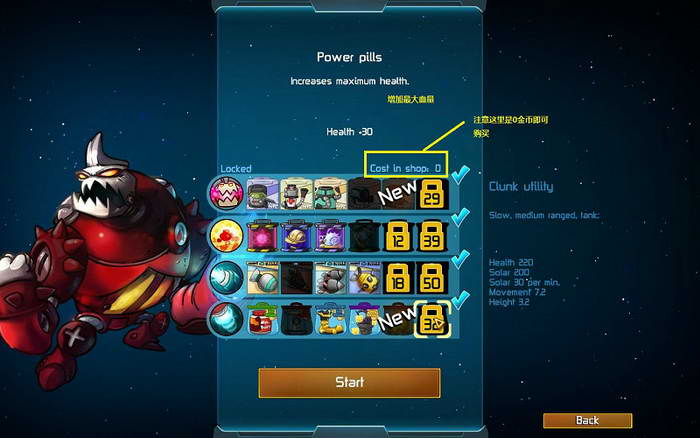Start the match with the Start button

tap(349, 382)
